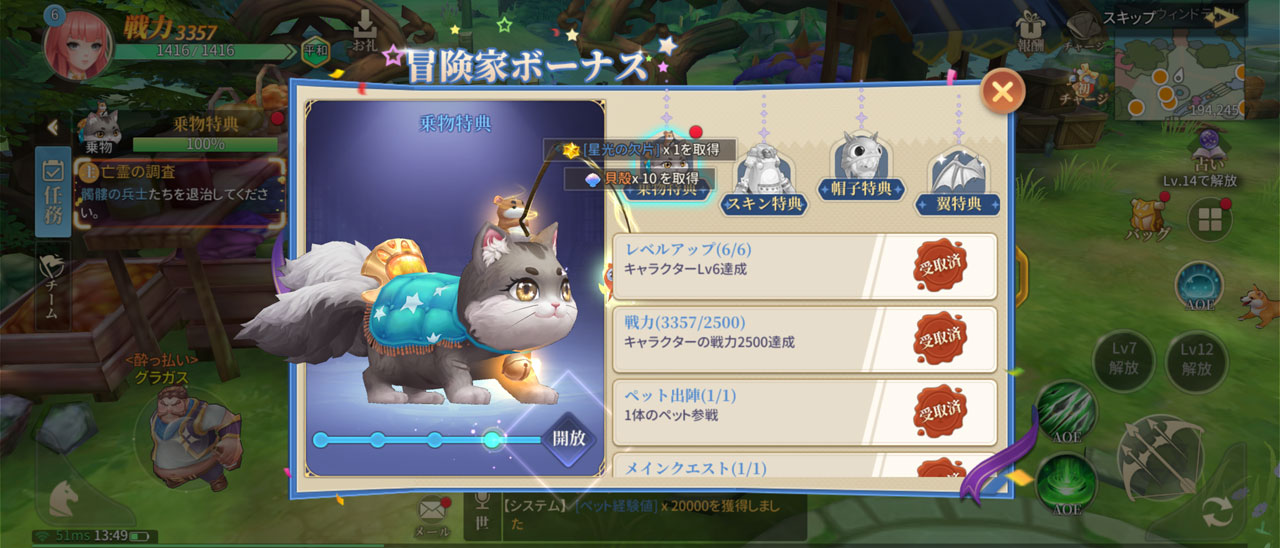Open the four-square menu grid button

(1208, 219)
